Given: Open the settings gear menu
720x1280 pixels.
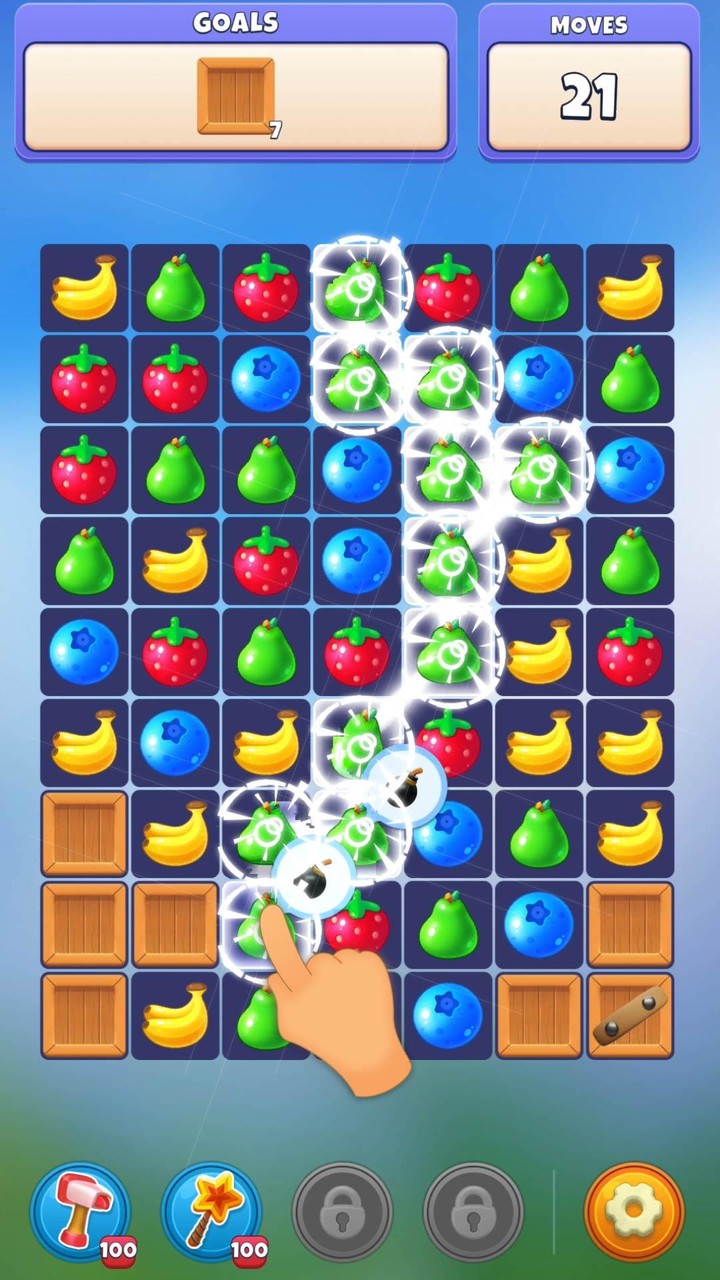Looking at the screenshot, I should [634, 1211].
